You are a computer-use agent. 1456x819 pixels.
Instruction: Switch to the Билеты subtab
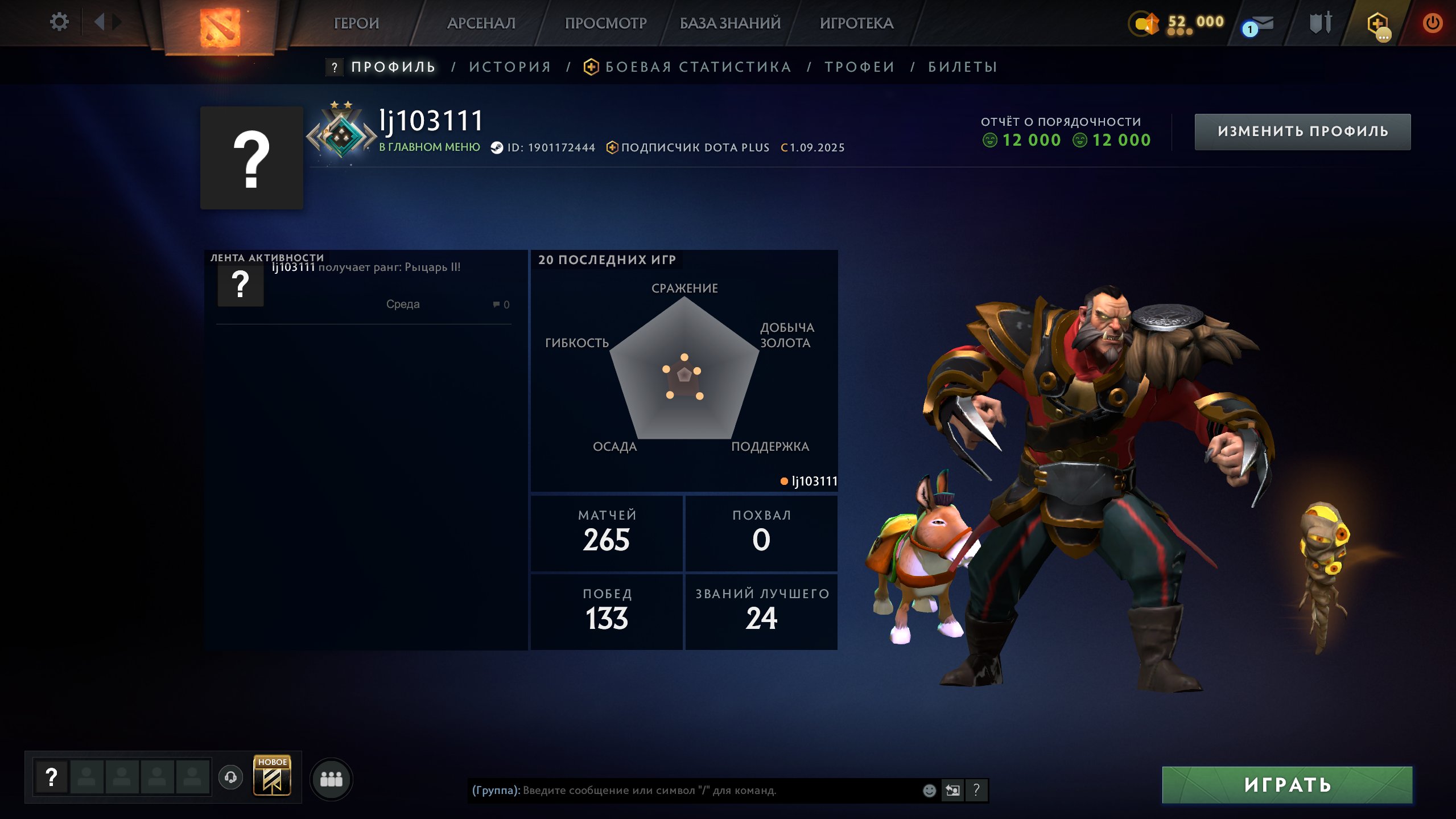(963, 67)
